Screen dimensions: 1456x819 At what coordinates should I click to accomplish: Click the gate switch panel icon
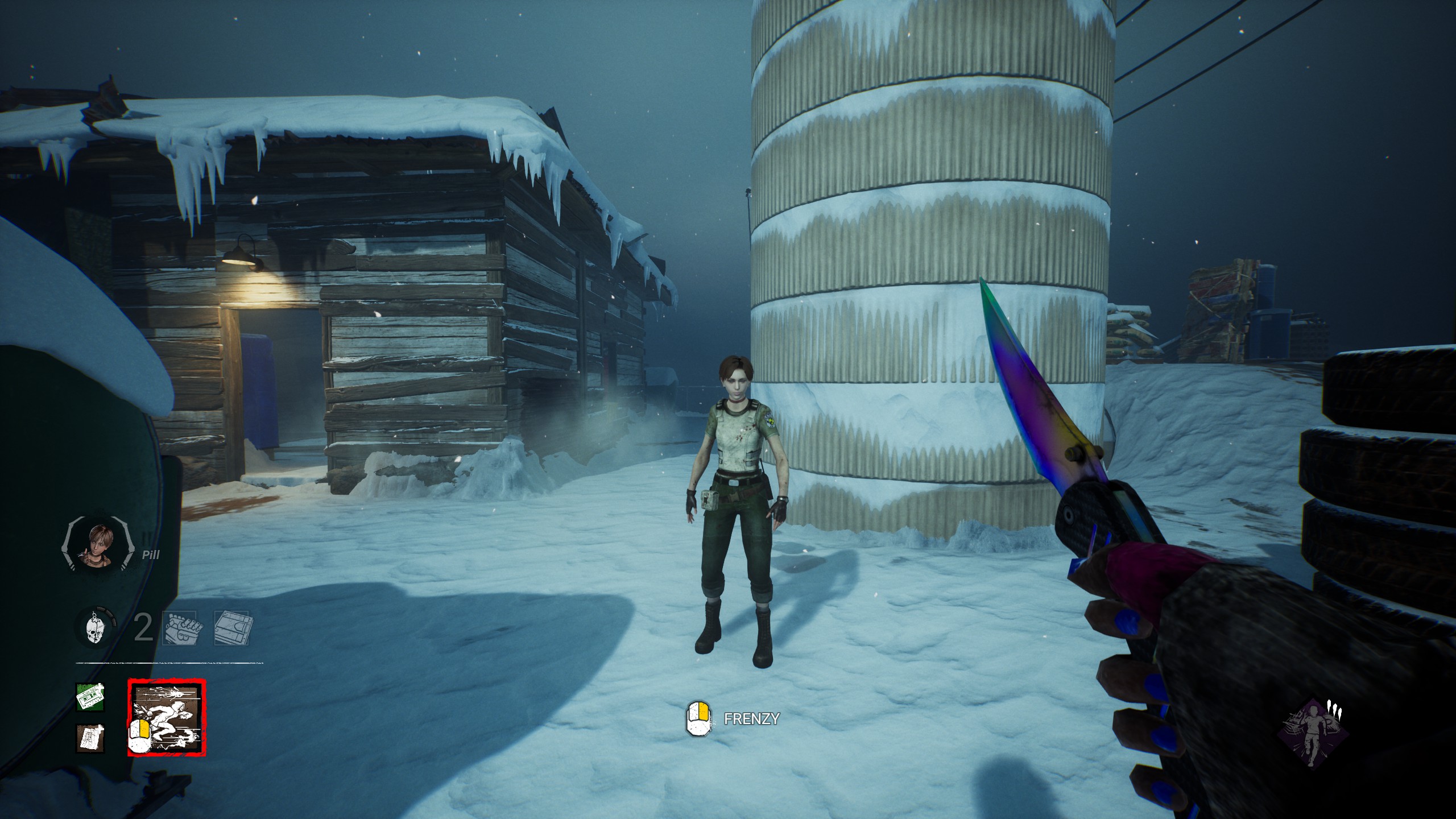click(231, 628)
